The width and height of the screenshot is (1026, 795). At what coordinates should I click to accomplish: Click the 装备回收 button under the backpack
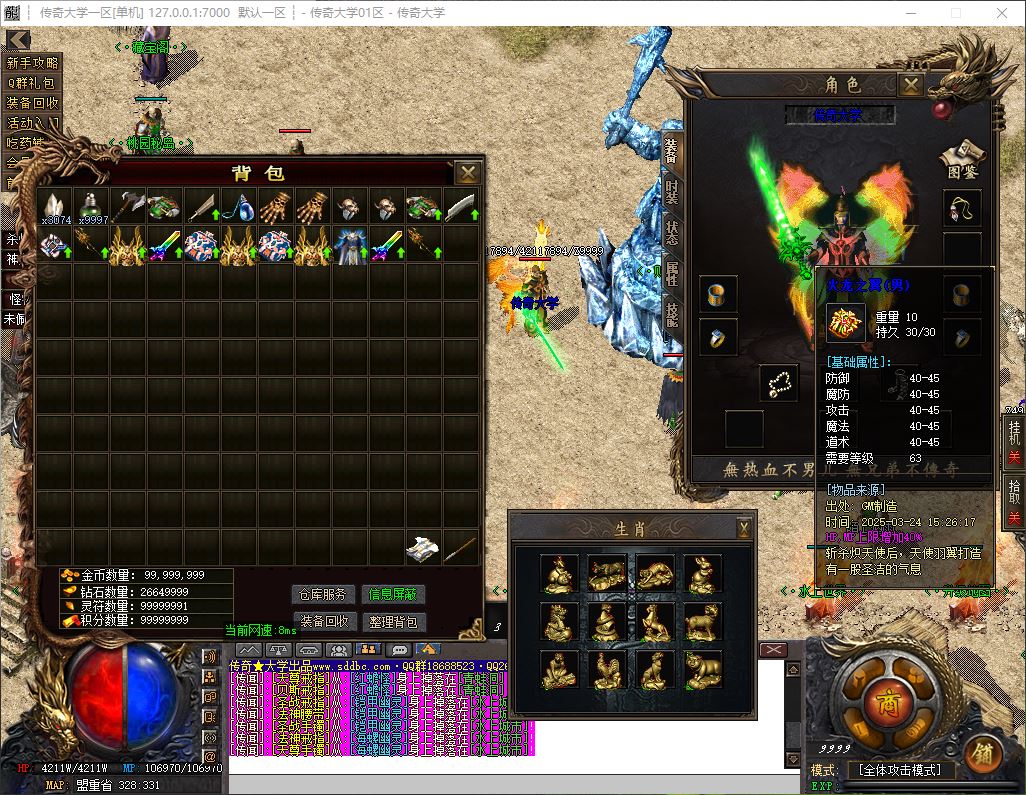[324, 621]
